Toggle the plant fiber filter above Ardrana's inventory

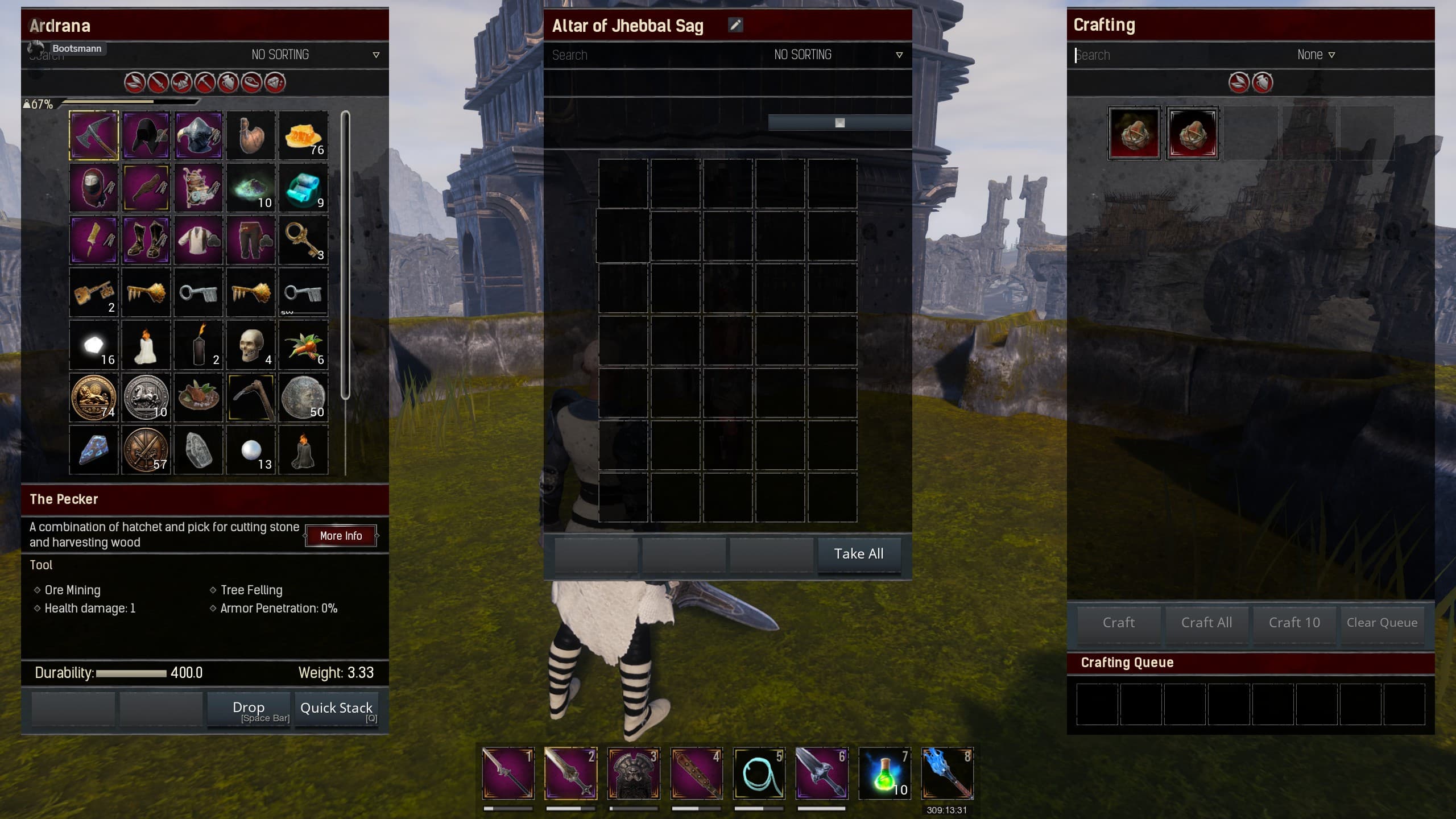click(x=135, y=82)
